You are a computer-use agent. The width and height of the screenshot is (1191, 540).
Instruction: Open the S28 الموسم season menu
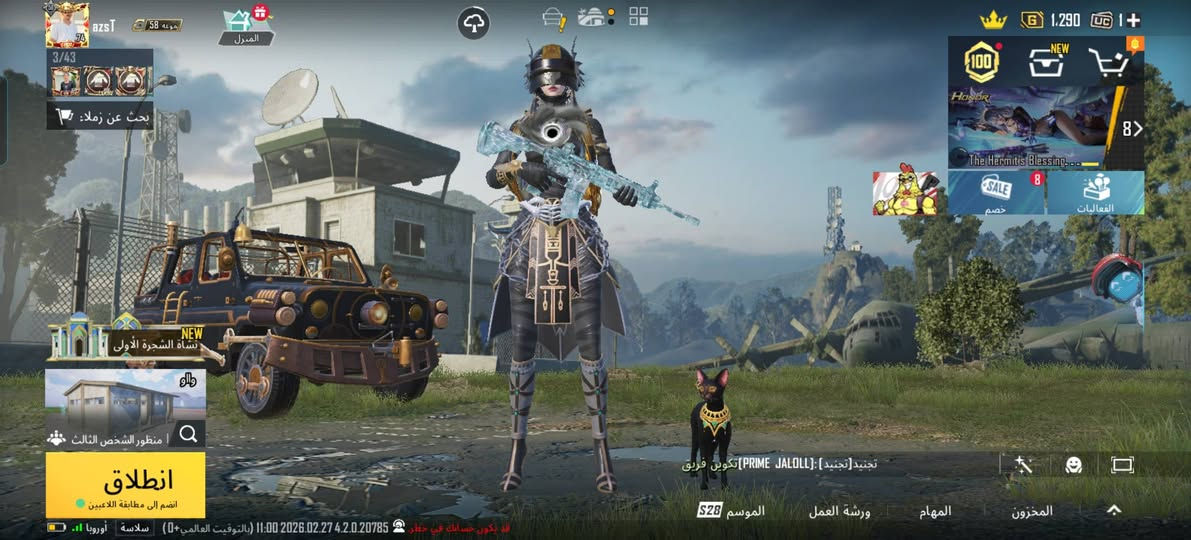coord(731,511)
